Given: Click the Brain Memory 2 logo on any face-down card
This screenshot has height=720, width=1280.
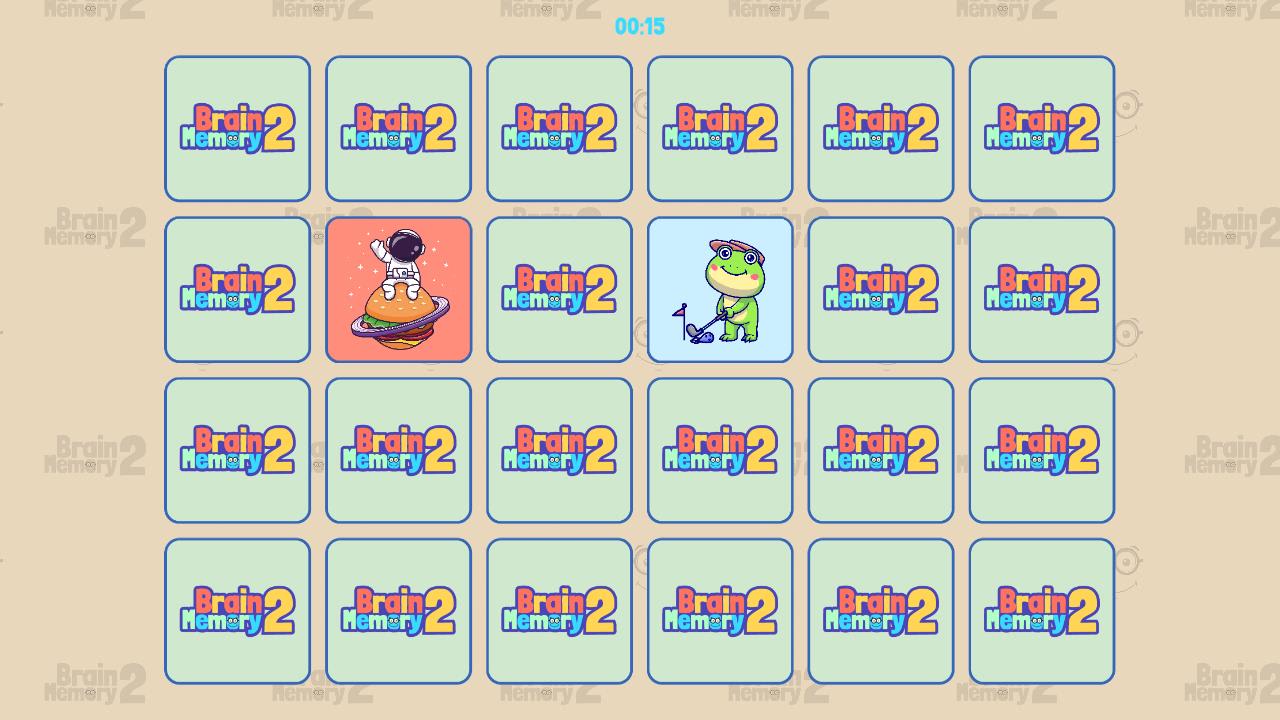Looking at the screenshot, I should [237, 128].
